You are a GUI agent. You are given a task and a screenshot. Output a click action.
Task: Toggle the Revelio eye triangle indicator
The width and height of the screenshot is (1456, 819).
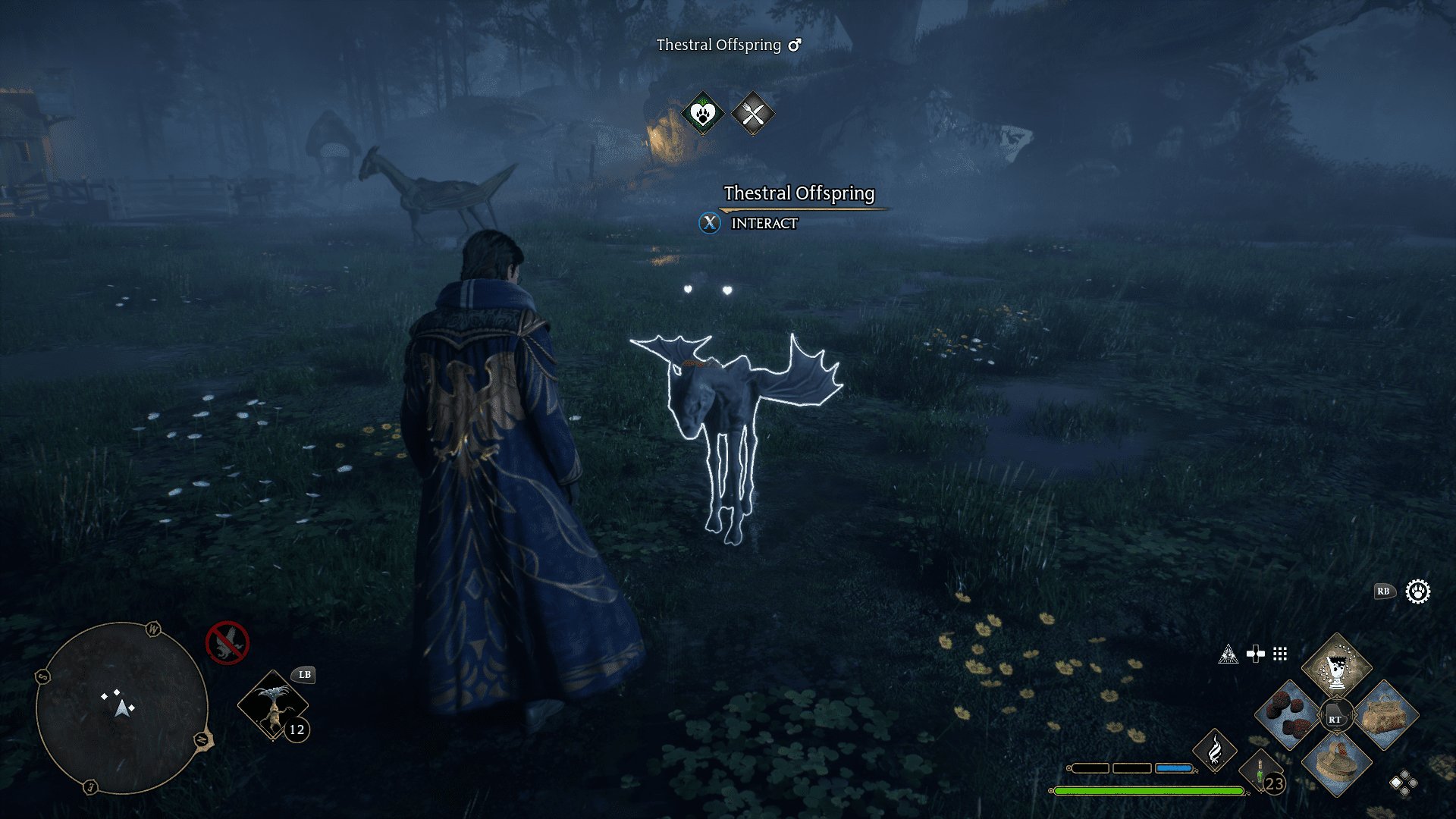[1230, 653]
